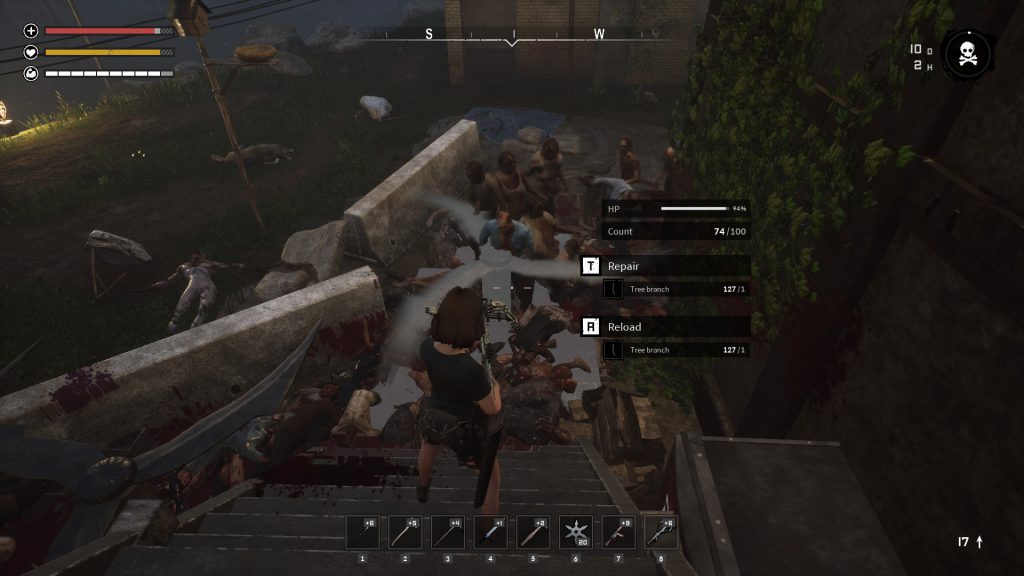The image size is (1024, 576).
Task: Click the skull emblem day indicator
Action: 967,54
